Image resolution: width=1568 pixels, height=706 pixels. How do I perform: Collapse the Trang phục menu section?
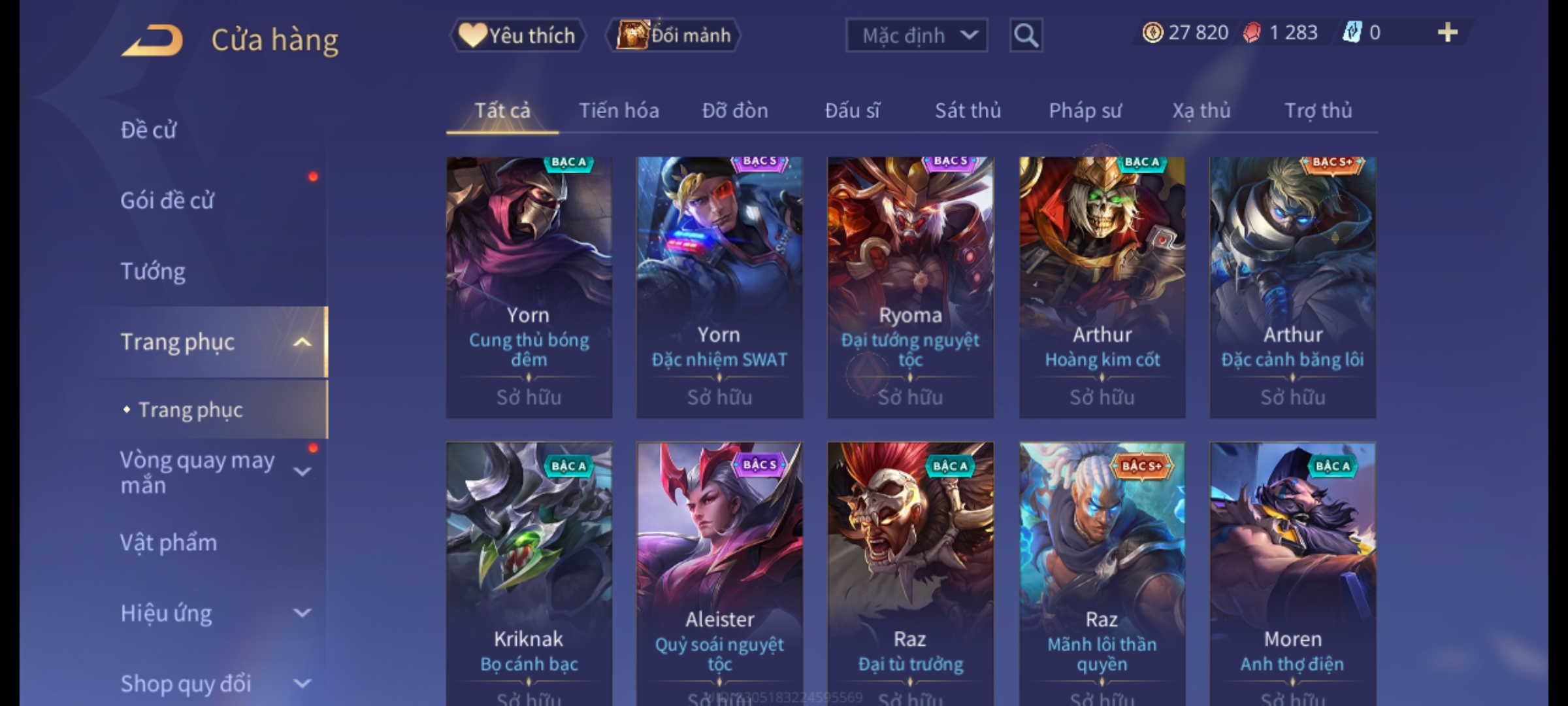coord(302,342)
